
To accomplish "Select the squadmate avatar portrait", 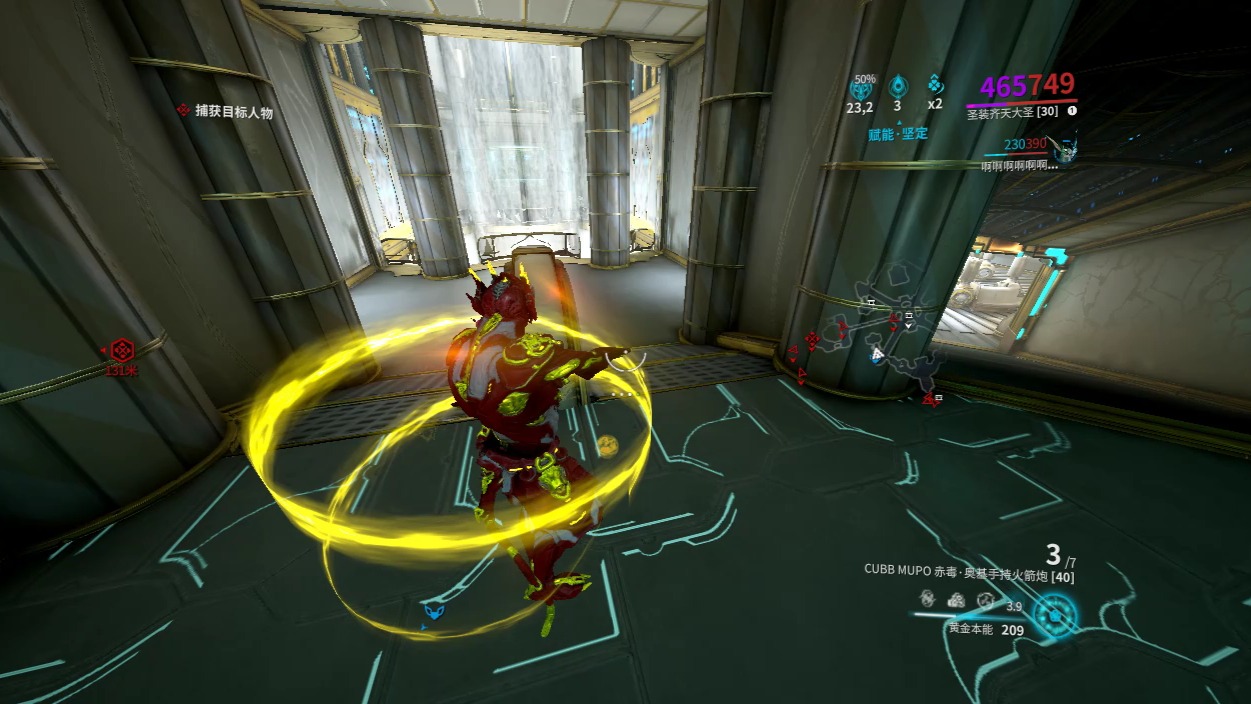I will click(x=1067, y=151).
